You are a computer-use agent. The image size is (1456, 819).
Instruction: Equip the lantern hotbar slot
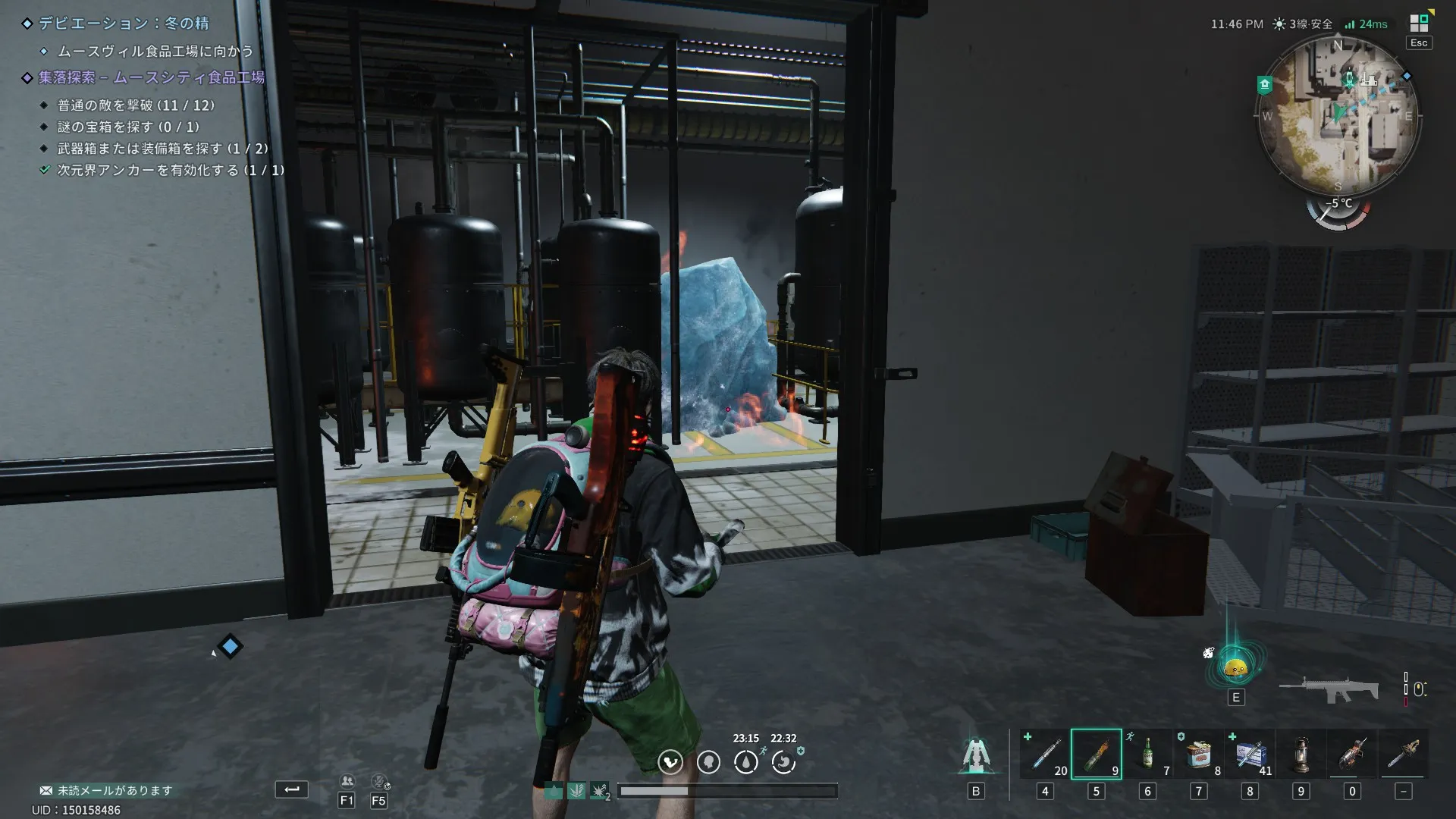[x=1301, y=754]
